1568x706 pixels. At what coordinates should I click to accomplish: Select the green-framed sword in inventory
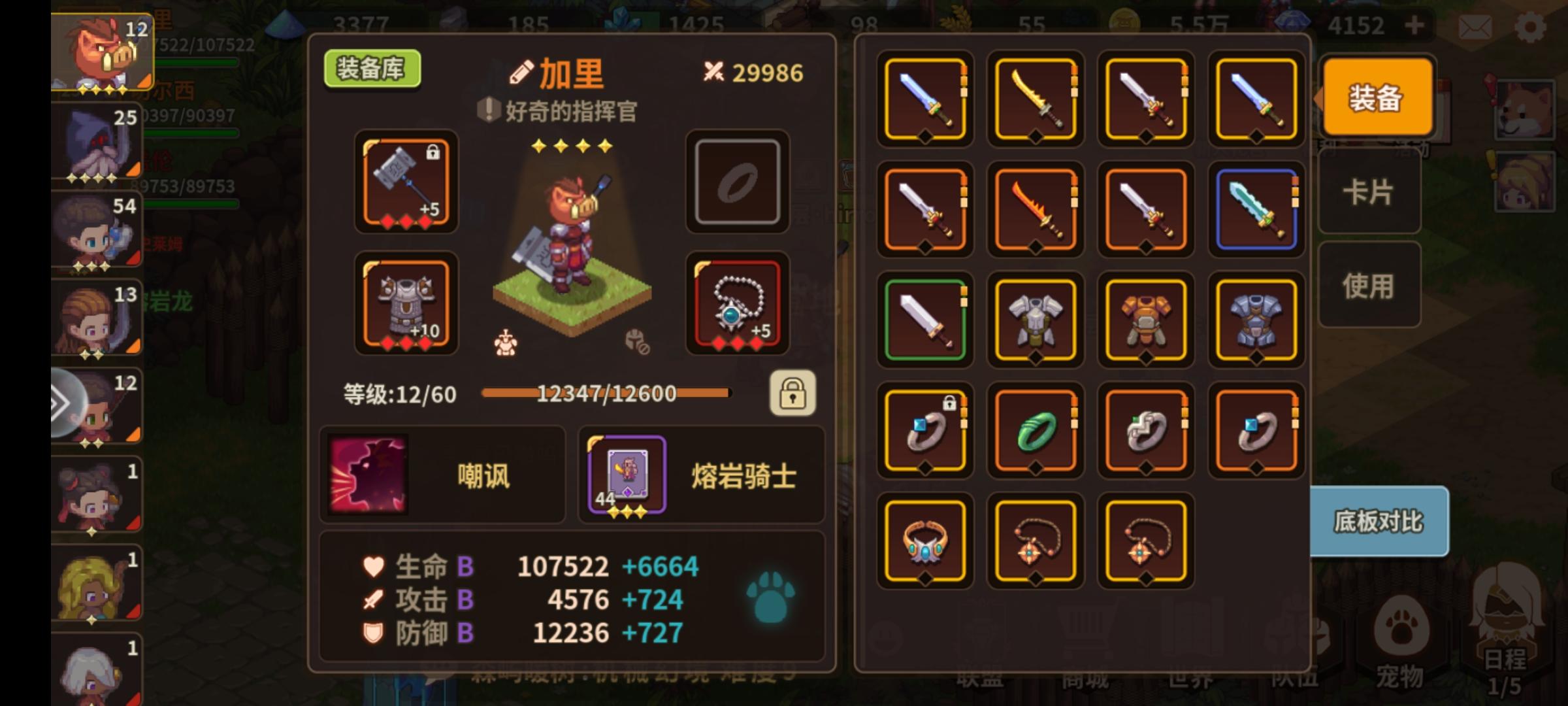click(924, 320)
